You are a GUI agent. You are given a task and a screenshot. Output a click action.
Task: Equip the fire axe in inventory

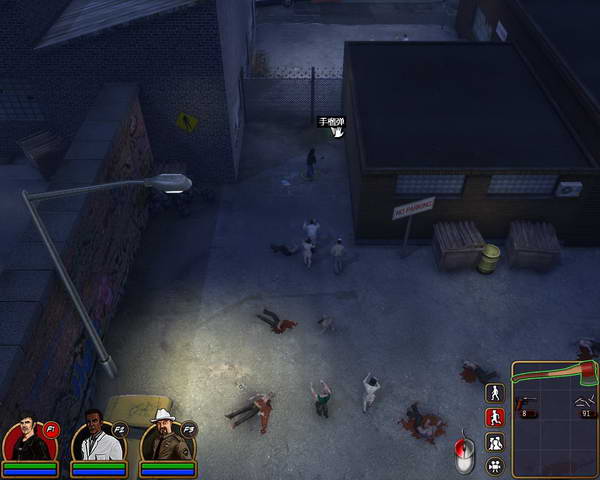[555, 378]
